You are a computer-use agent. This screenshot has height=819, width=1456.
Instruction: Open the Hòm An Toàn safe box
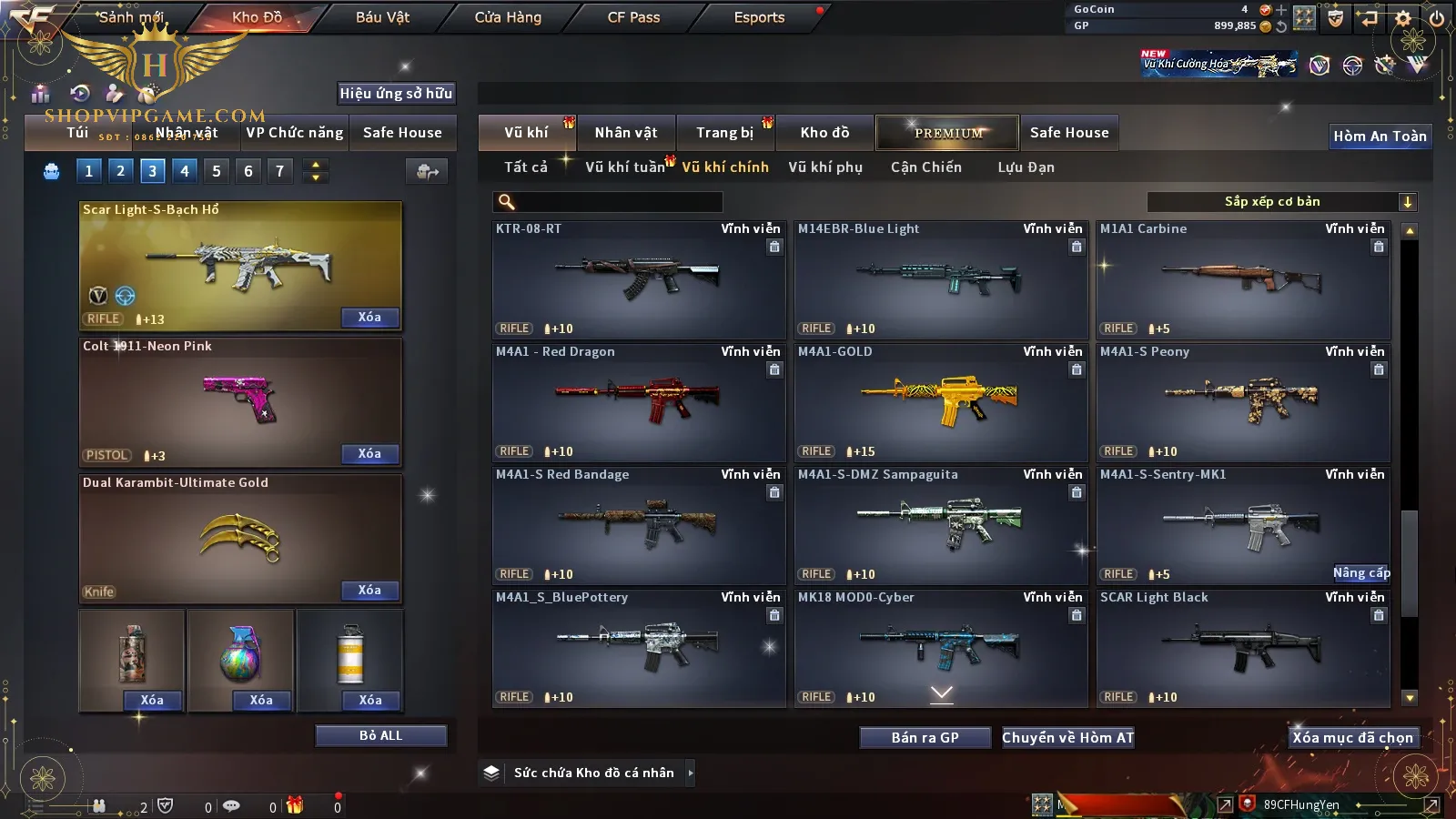tap(1380, 136)
